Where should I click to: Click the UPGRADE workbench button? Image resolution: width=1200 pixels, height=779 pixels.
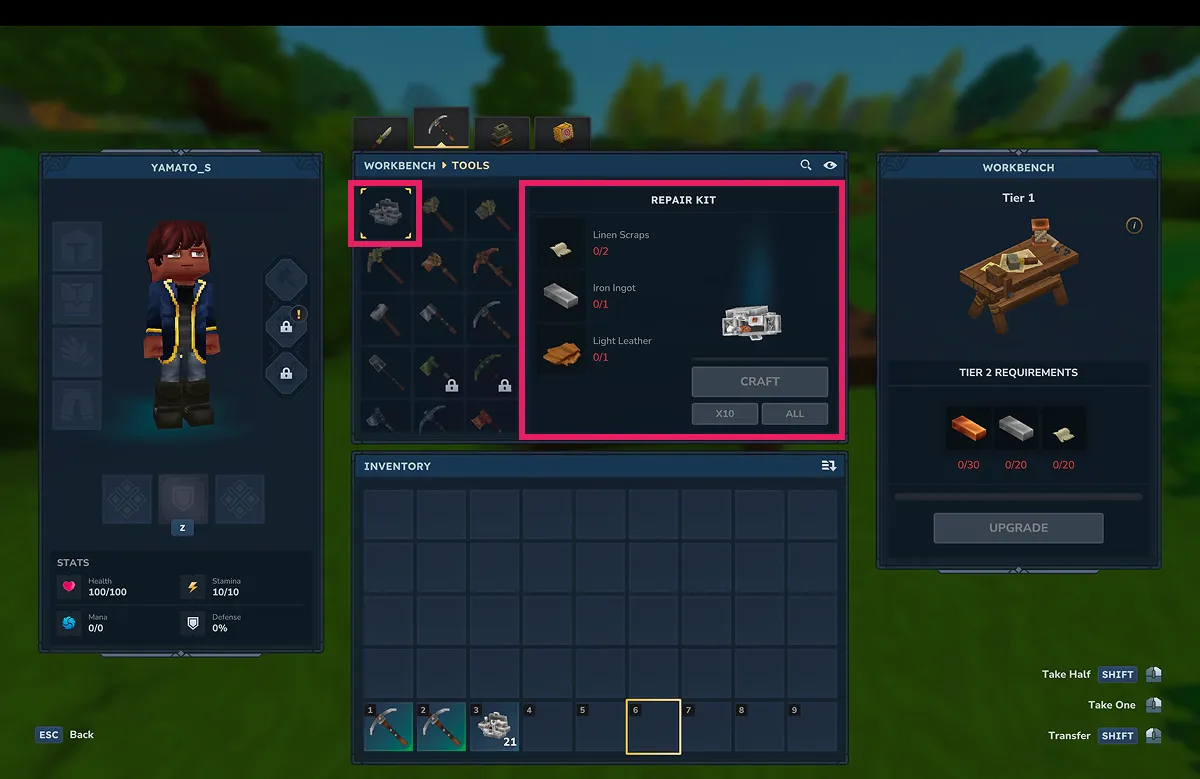1018,528
